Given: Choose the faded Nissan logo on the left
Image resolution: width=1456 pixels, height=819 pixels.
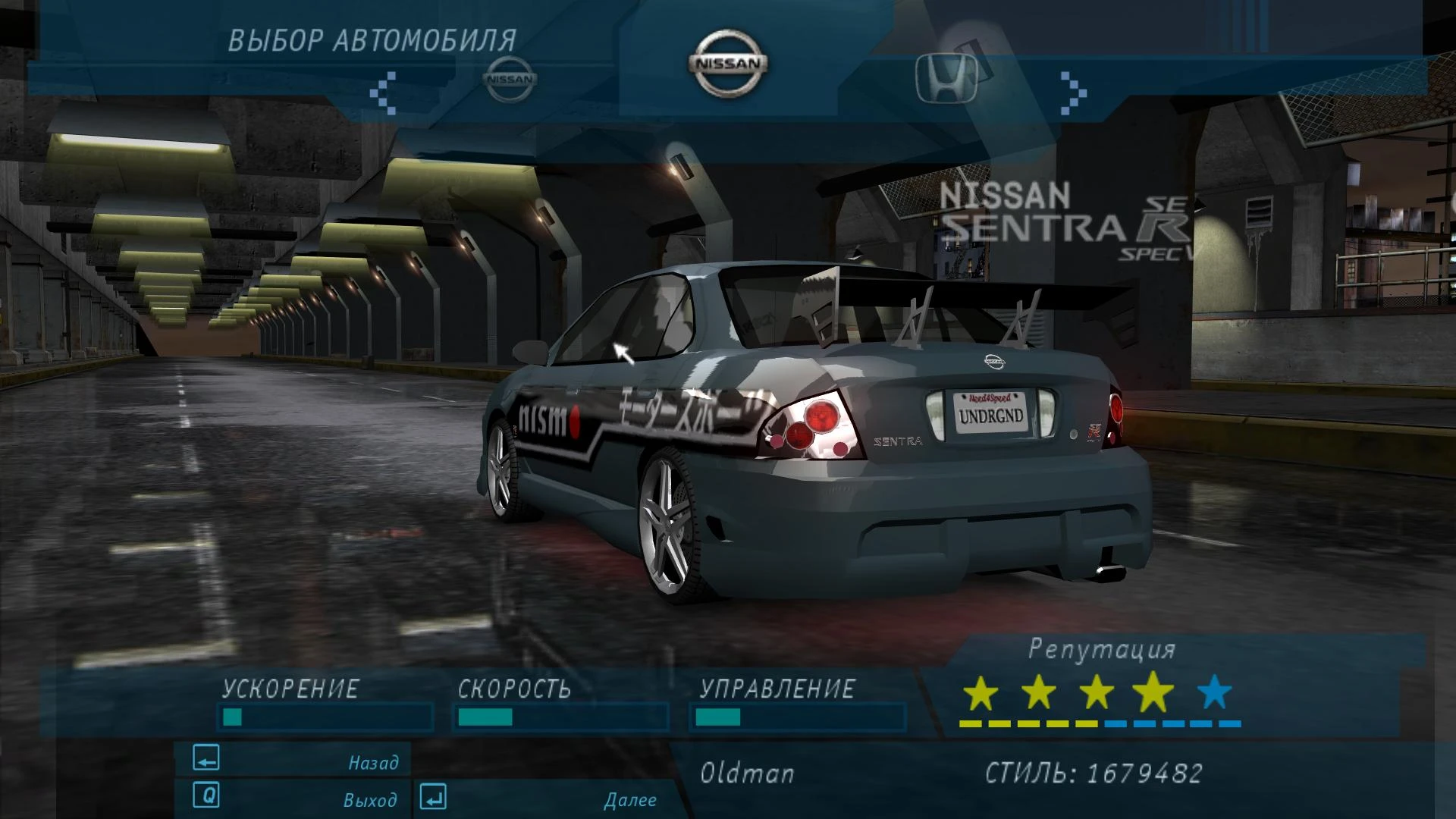Looking at the screenshot, I should (510, 79).
